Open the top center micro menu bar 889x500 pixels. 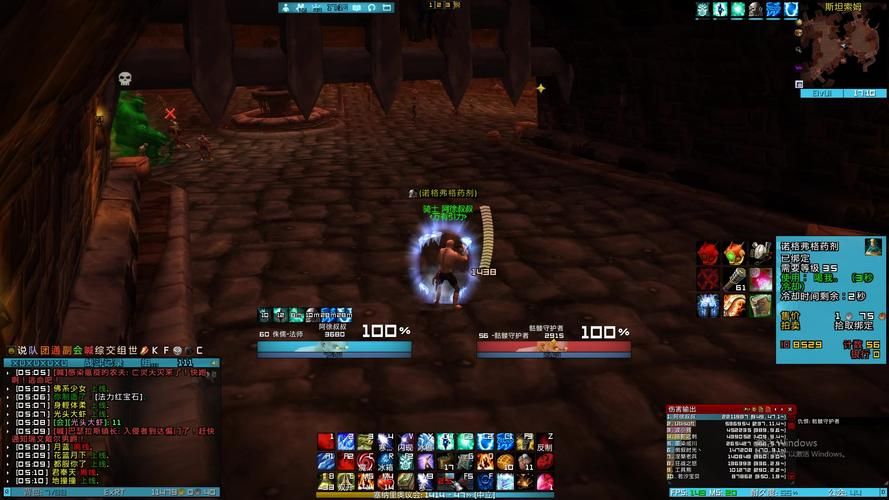pos(336,7)
